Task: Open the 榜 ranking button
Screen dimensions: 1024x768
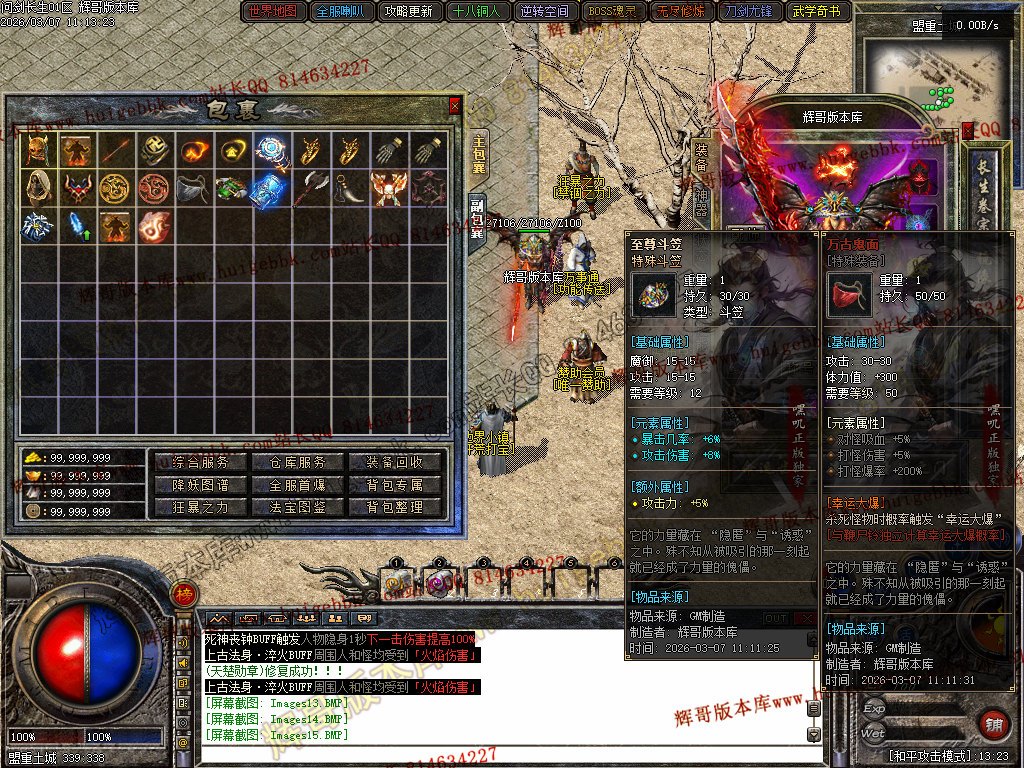Action: point(183,594)
